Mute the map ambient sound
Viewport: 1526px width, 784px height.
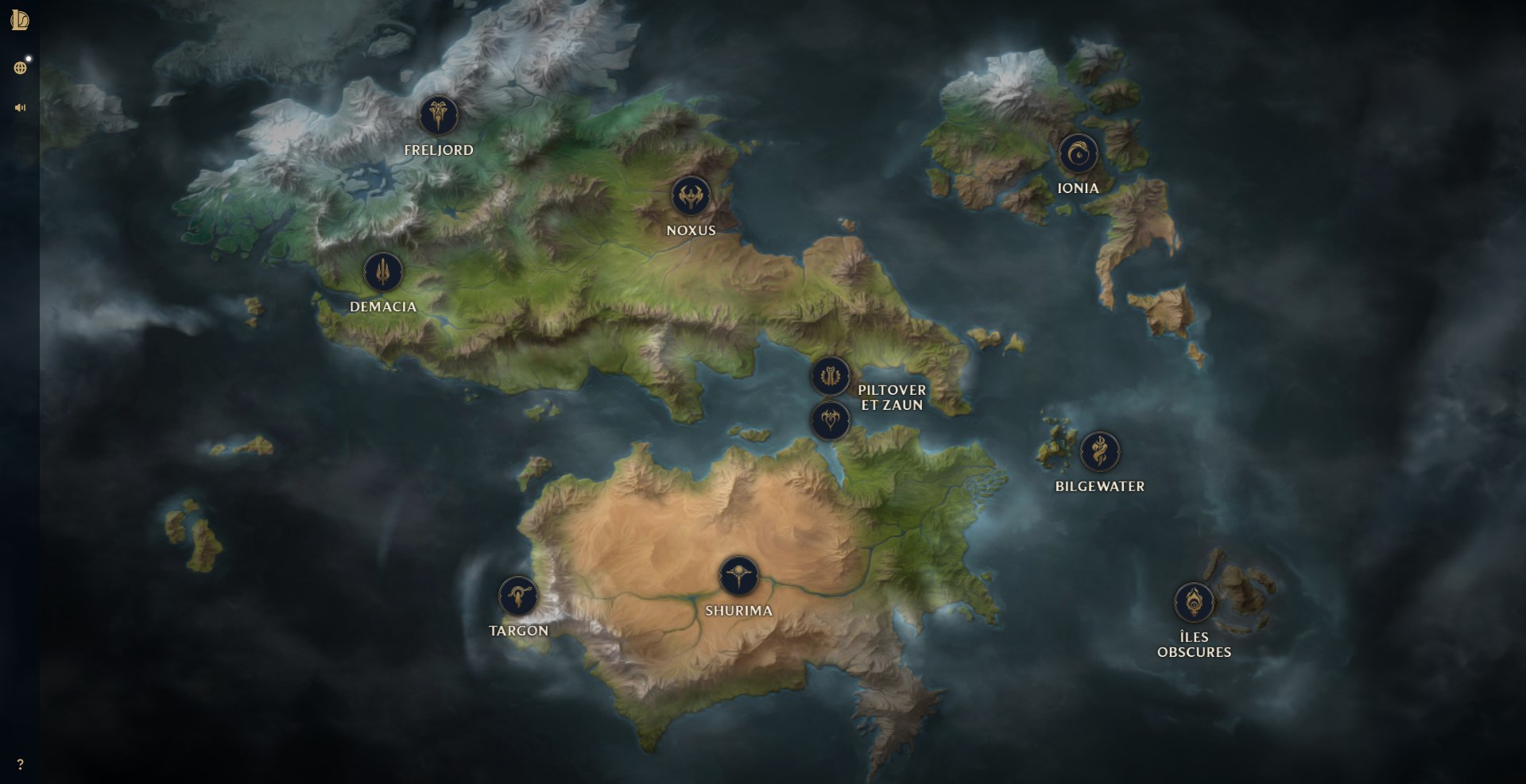pos(19,106)
